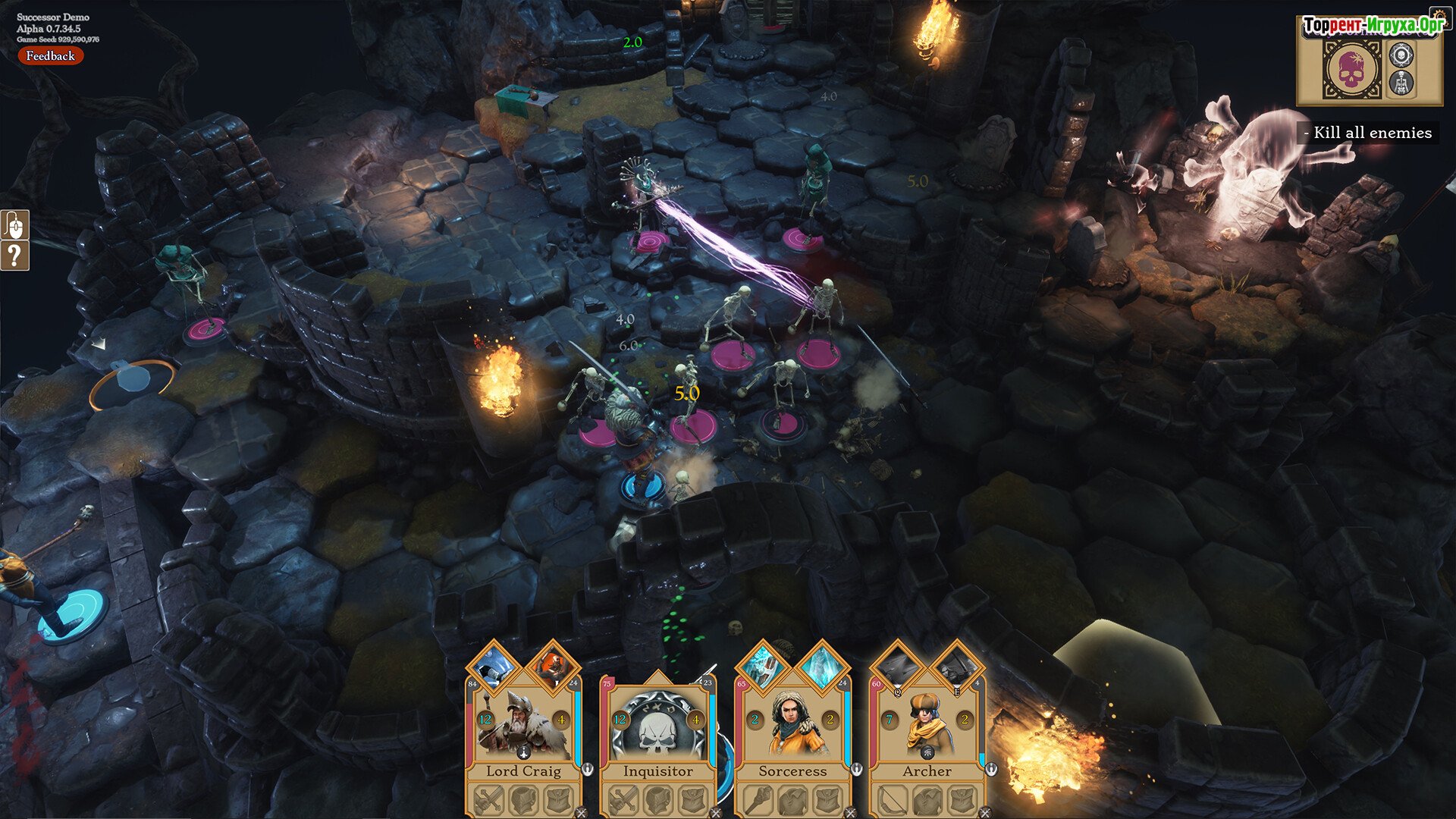This screenshot has width=1456, height=819.
Task: Open the red Feedback button
Action: 50,55
